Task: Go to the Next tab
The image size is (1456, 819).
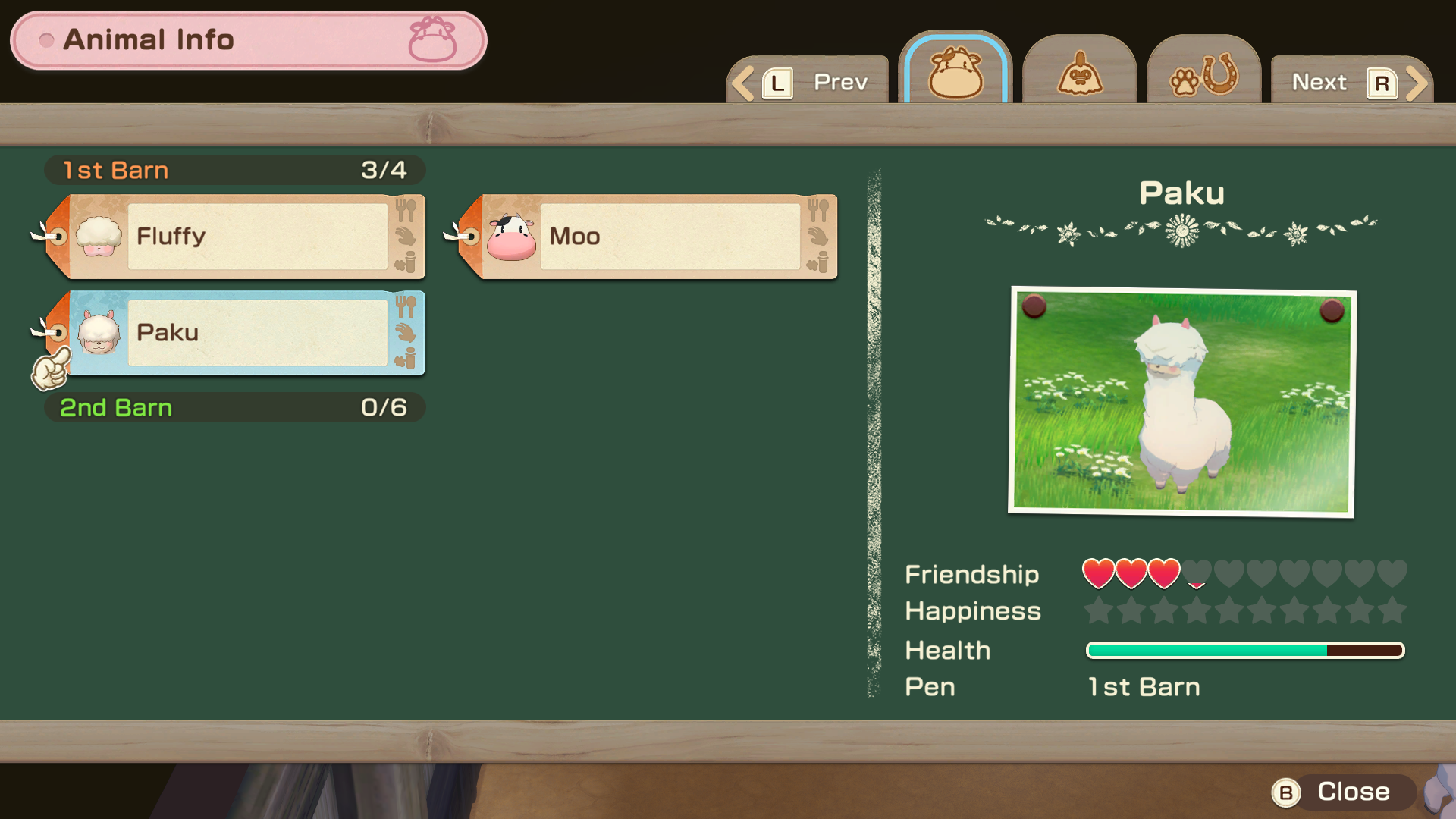Action: (1351, 82)
